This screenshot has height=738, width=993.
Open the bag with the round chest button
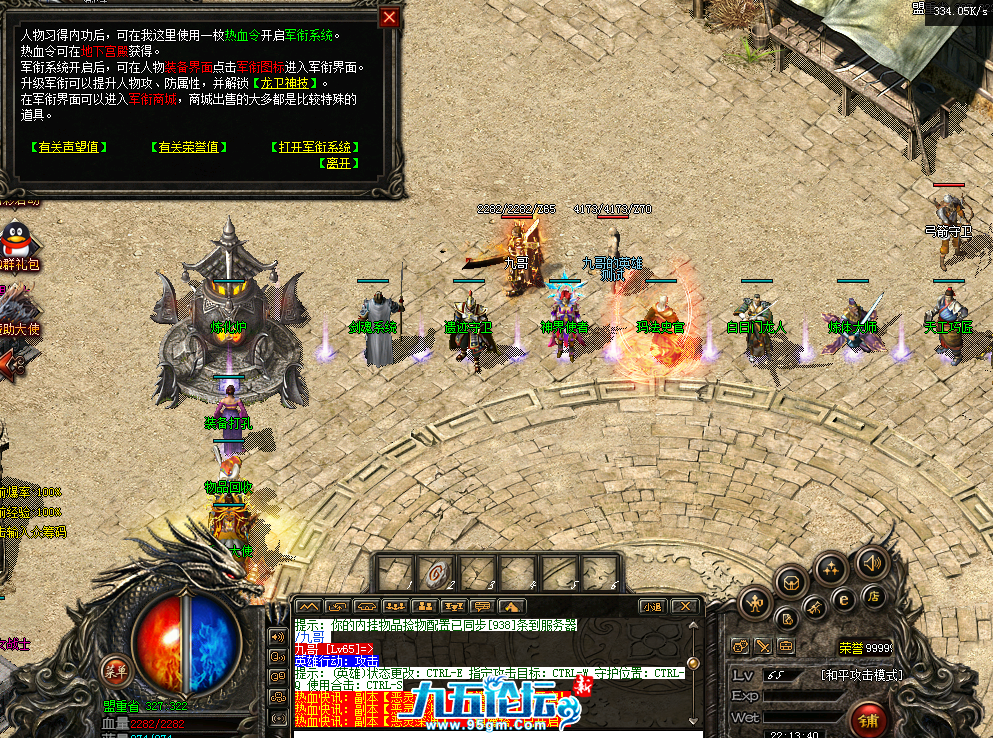(792, 580)
